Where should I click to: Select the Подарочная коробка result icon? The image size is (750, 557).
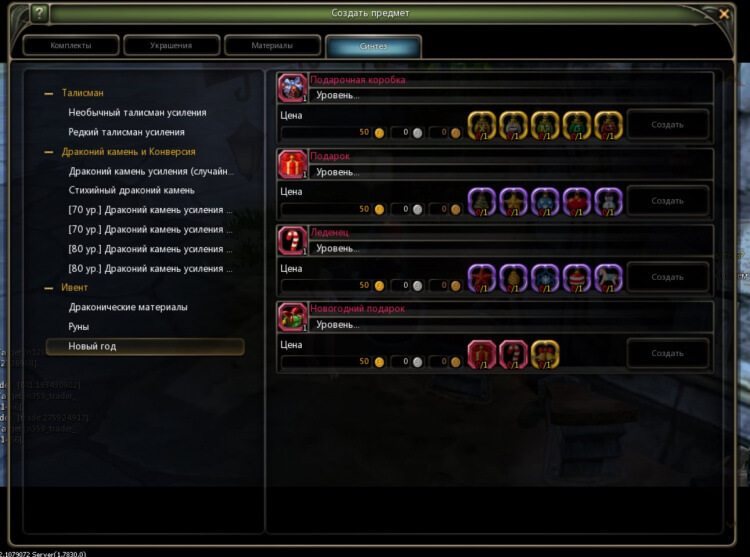[292, 87]
